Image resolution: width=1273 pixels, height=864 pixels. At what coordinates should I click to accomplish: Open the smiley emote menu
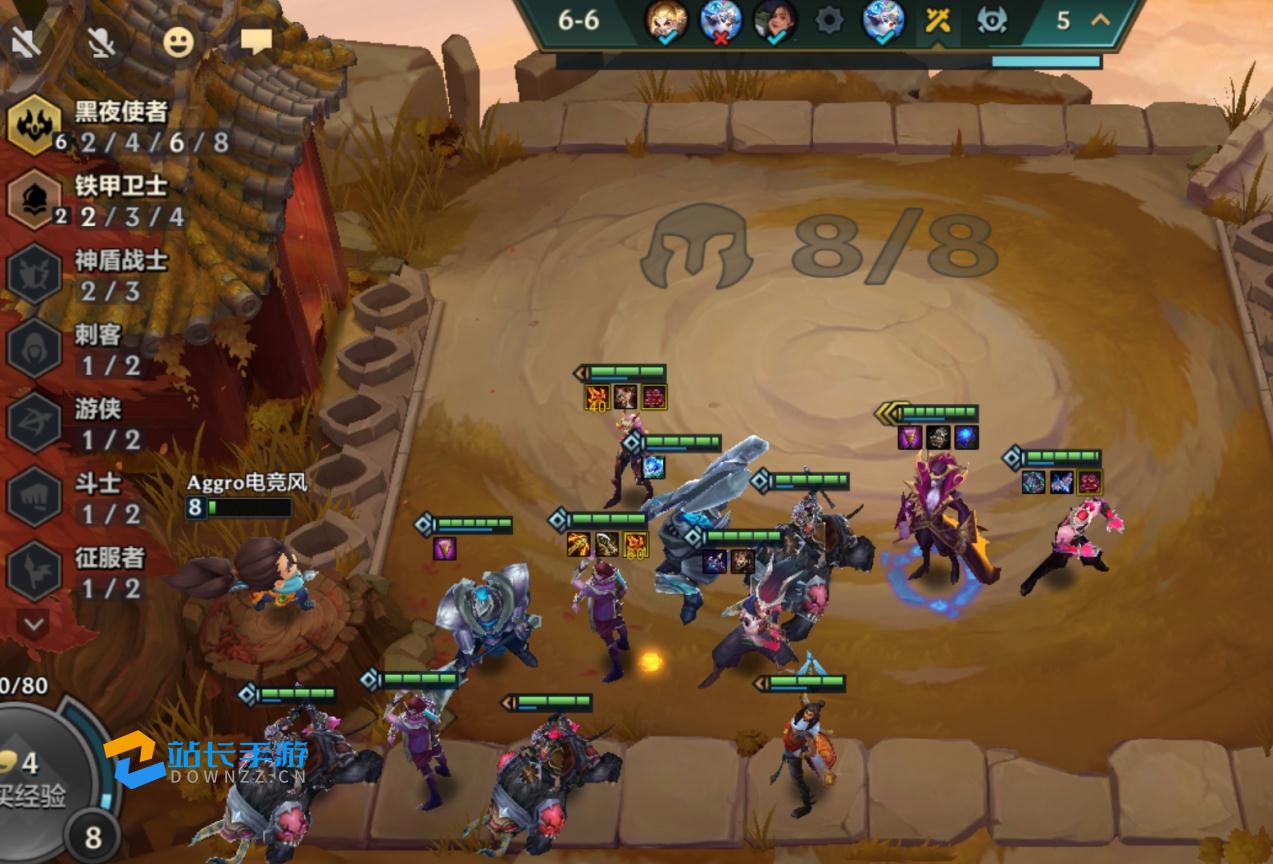(x=178, y=41)
